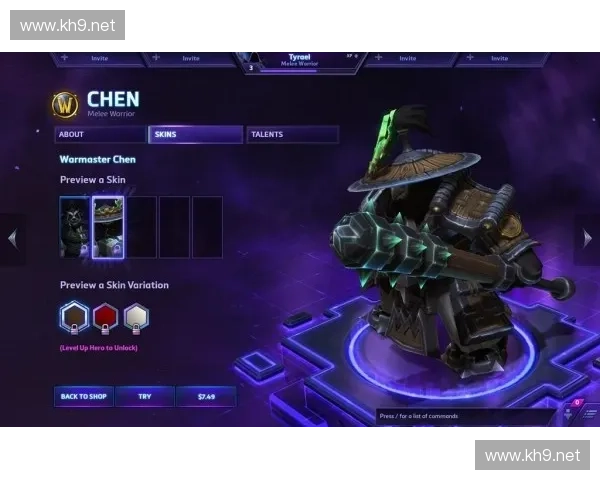Choose the brown skin variation hexagon
This screenshot has width=600, height=480.
[74, 318]
